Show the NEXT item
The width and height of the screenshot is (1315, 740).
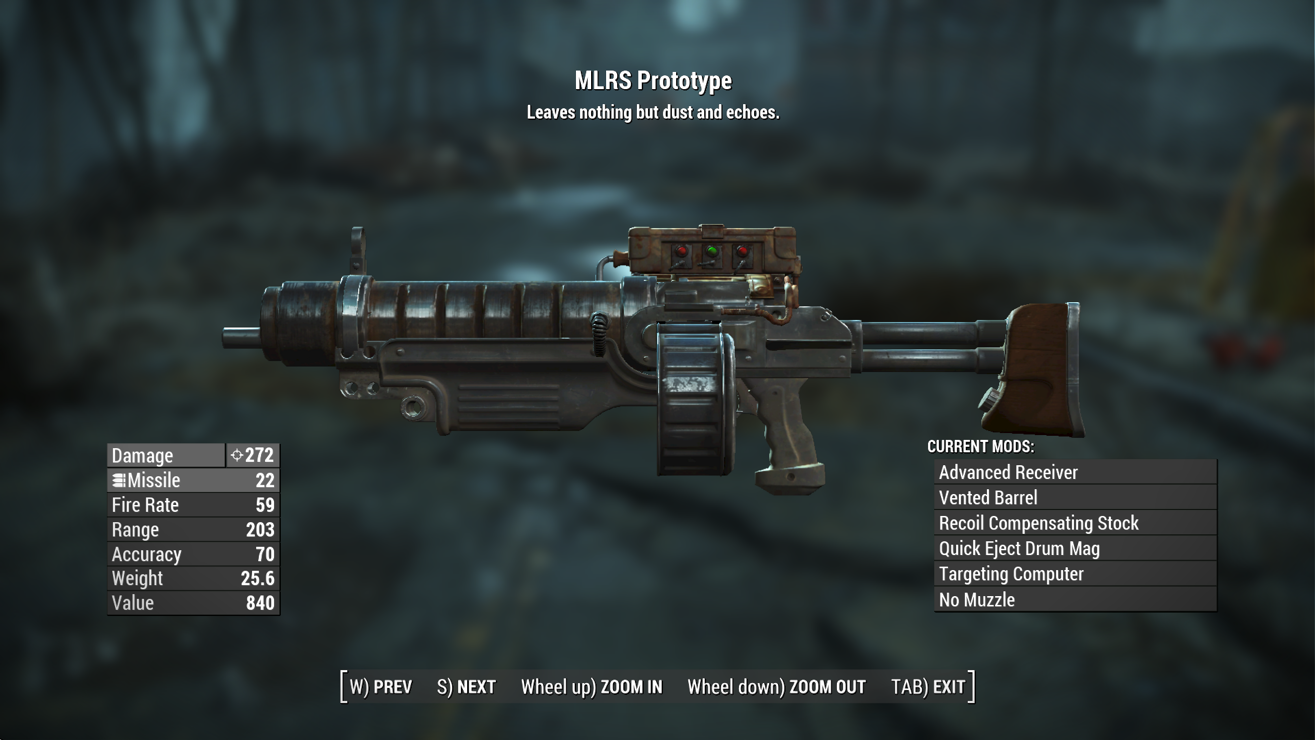coord(466,687)
